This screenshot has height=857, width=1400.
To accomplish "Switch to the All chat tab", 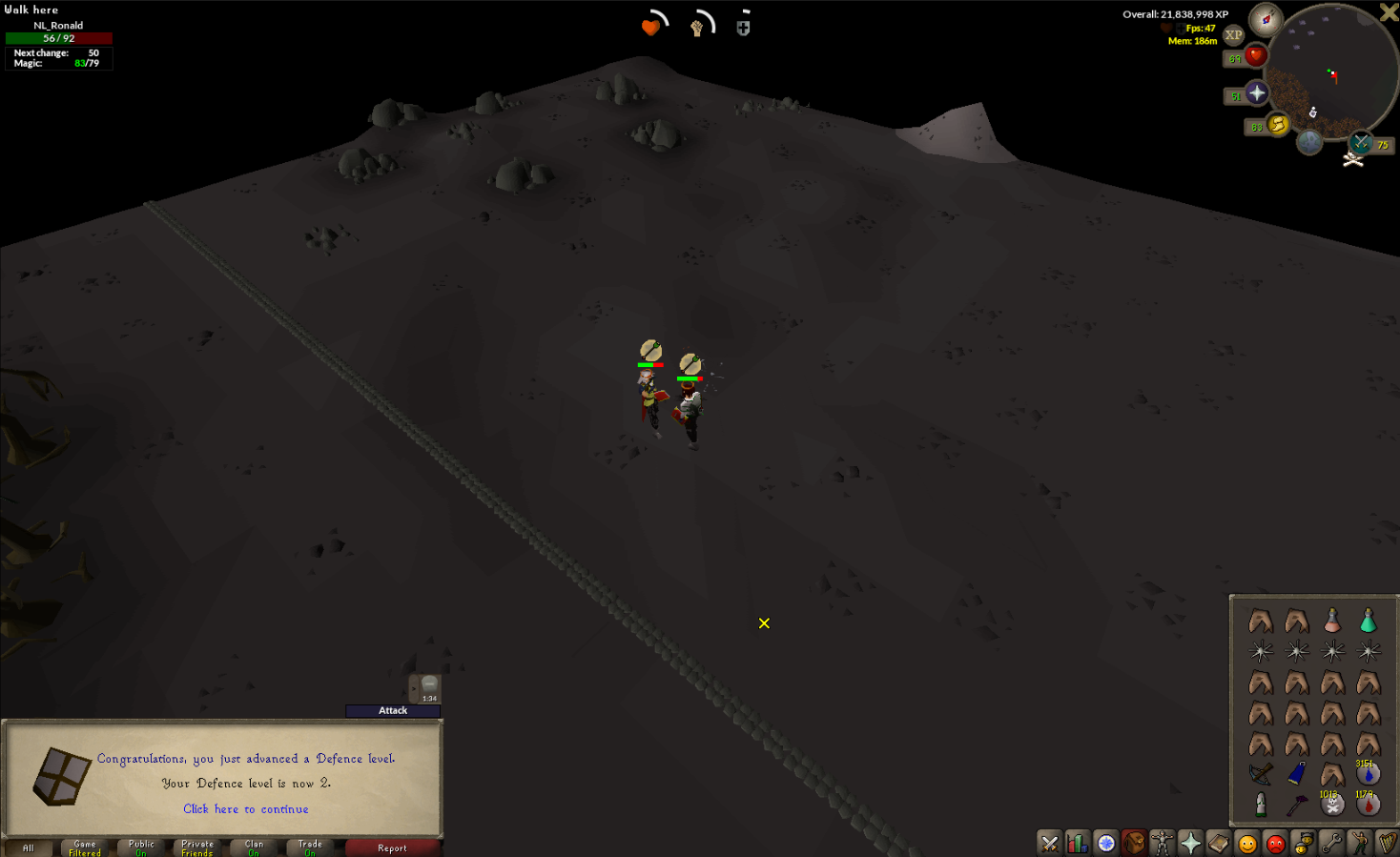I will click(x=27, y=847).
